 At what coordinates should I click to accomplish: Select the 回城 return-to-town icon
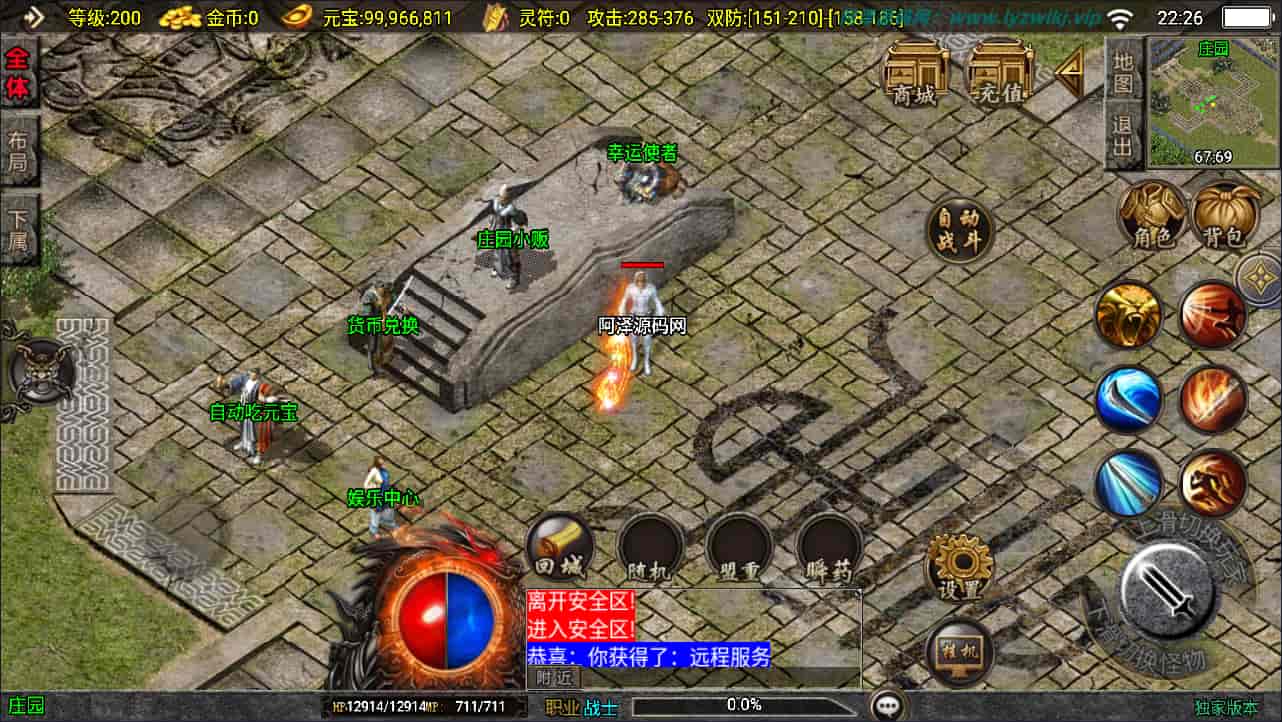click(x=558, y=548)
